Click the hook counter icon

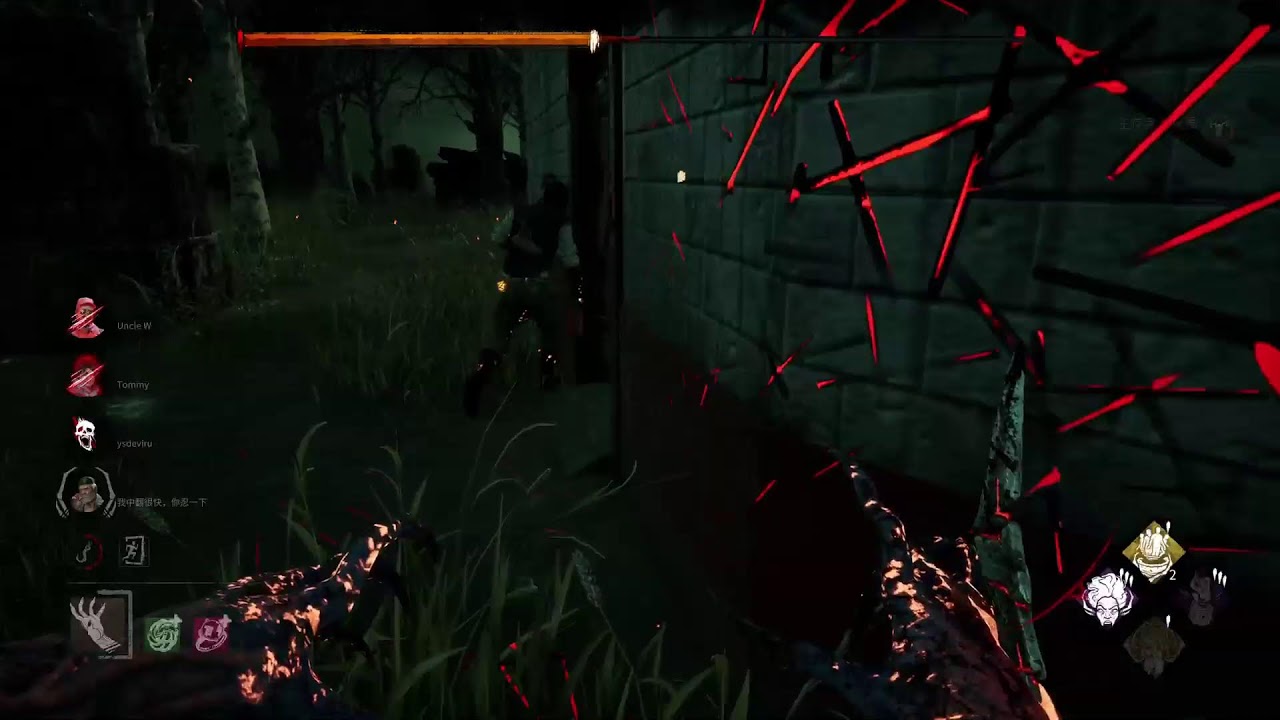89,551
